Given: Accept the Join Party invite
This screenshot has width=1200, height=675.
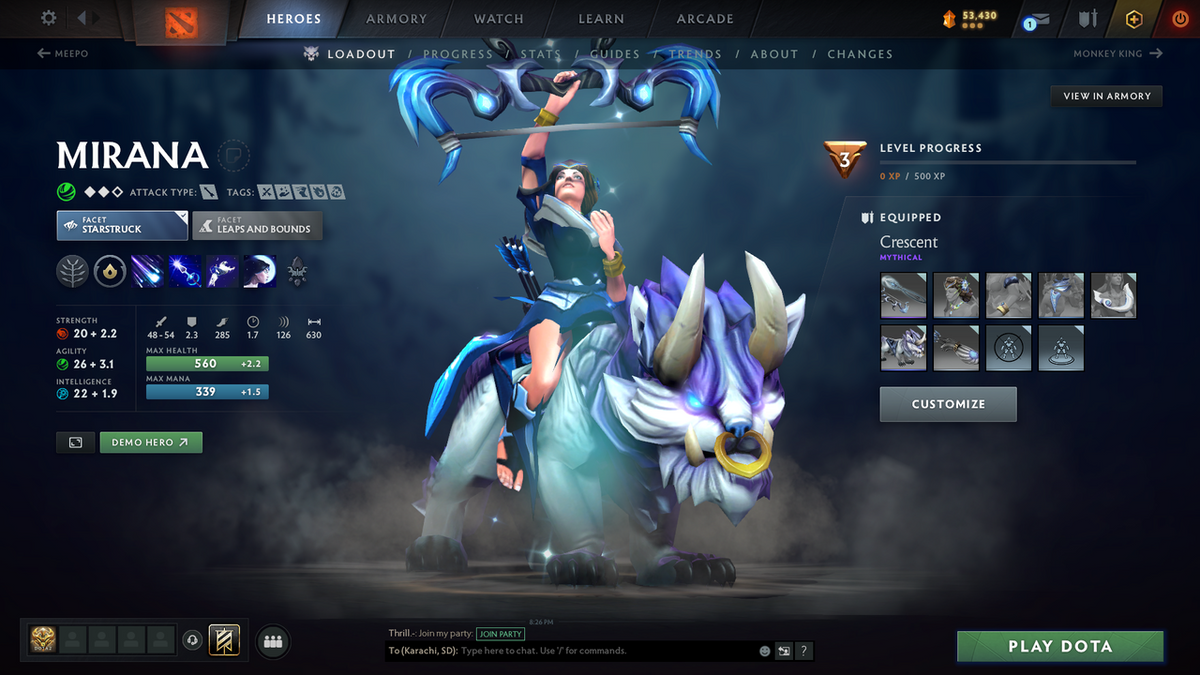Looking at the screenshot, I should pos(500,634).
